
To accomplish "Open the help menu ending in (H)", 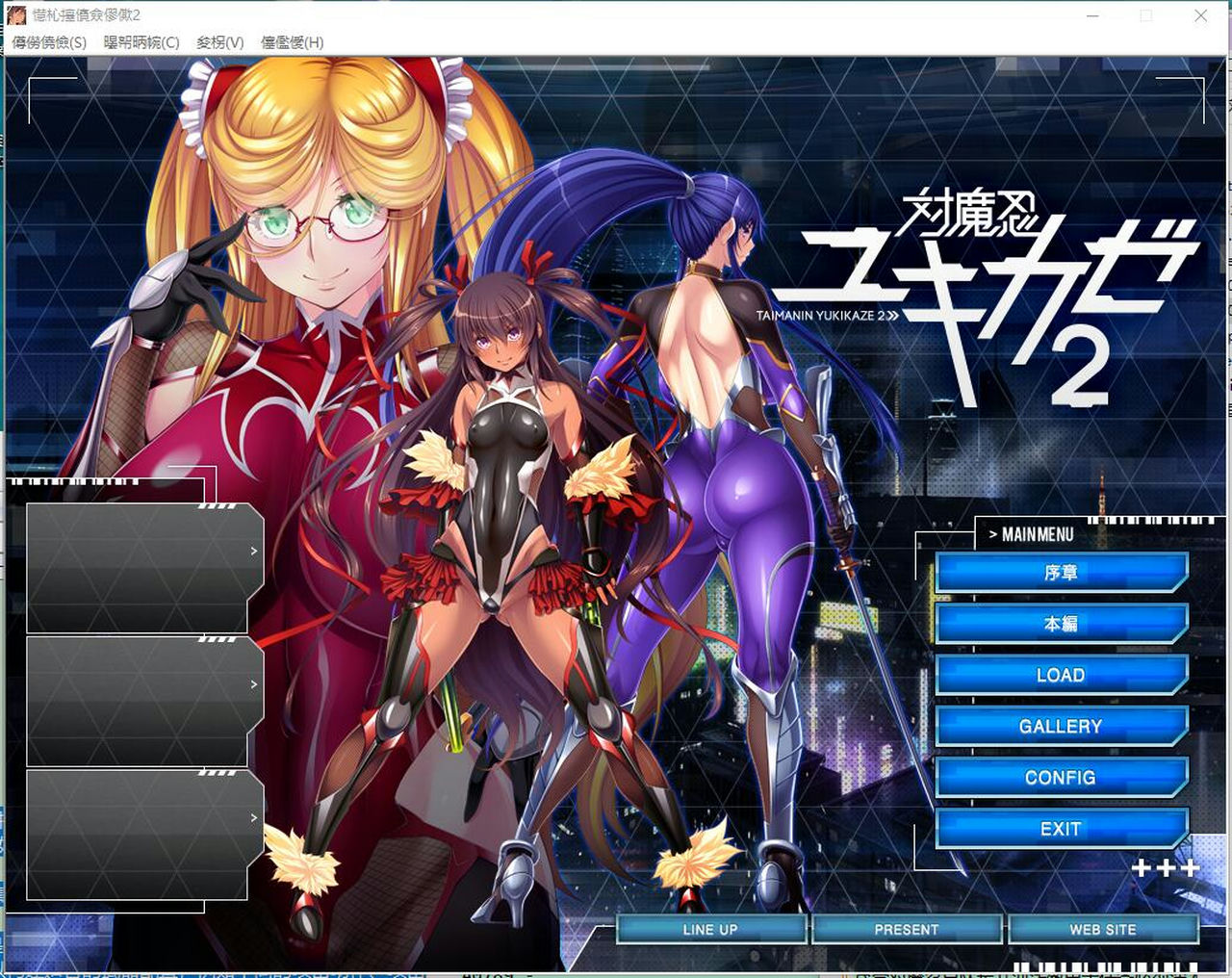I will pyautogui.click(x=292, y=42).
